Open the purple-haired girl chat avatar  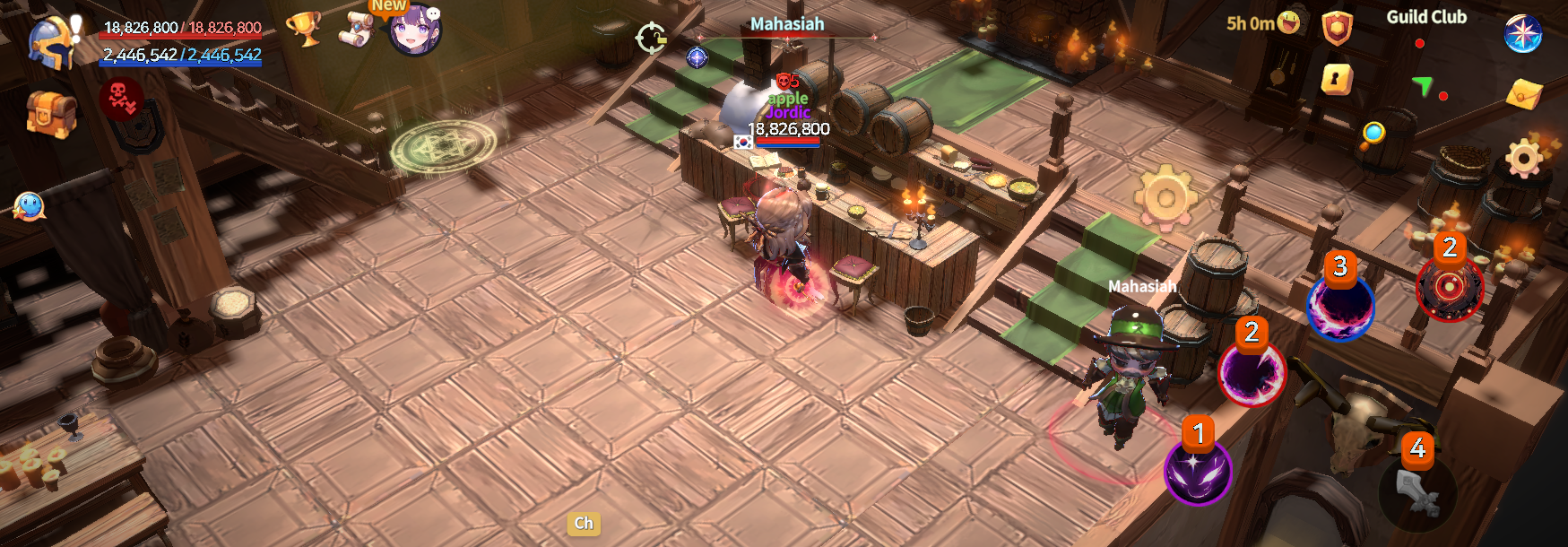click(x=415, y=31)
